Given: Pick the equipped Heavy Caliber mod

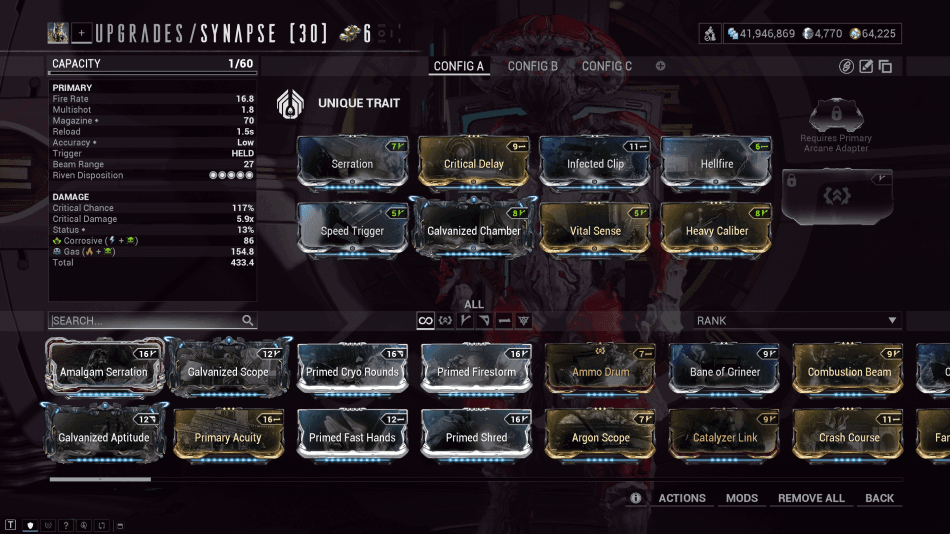Looking at the screenshot, I should click(717, 229).
